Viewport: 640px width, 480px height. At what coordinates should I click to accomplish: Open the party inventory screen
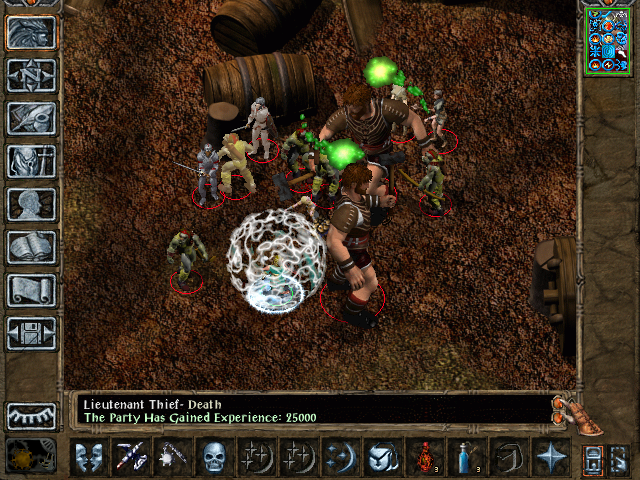[31, 161]
